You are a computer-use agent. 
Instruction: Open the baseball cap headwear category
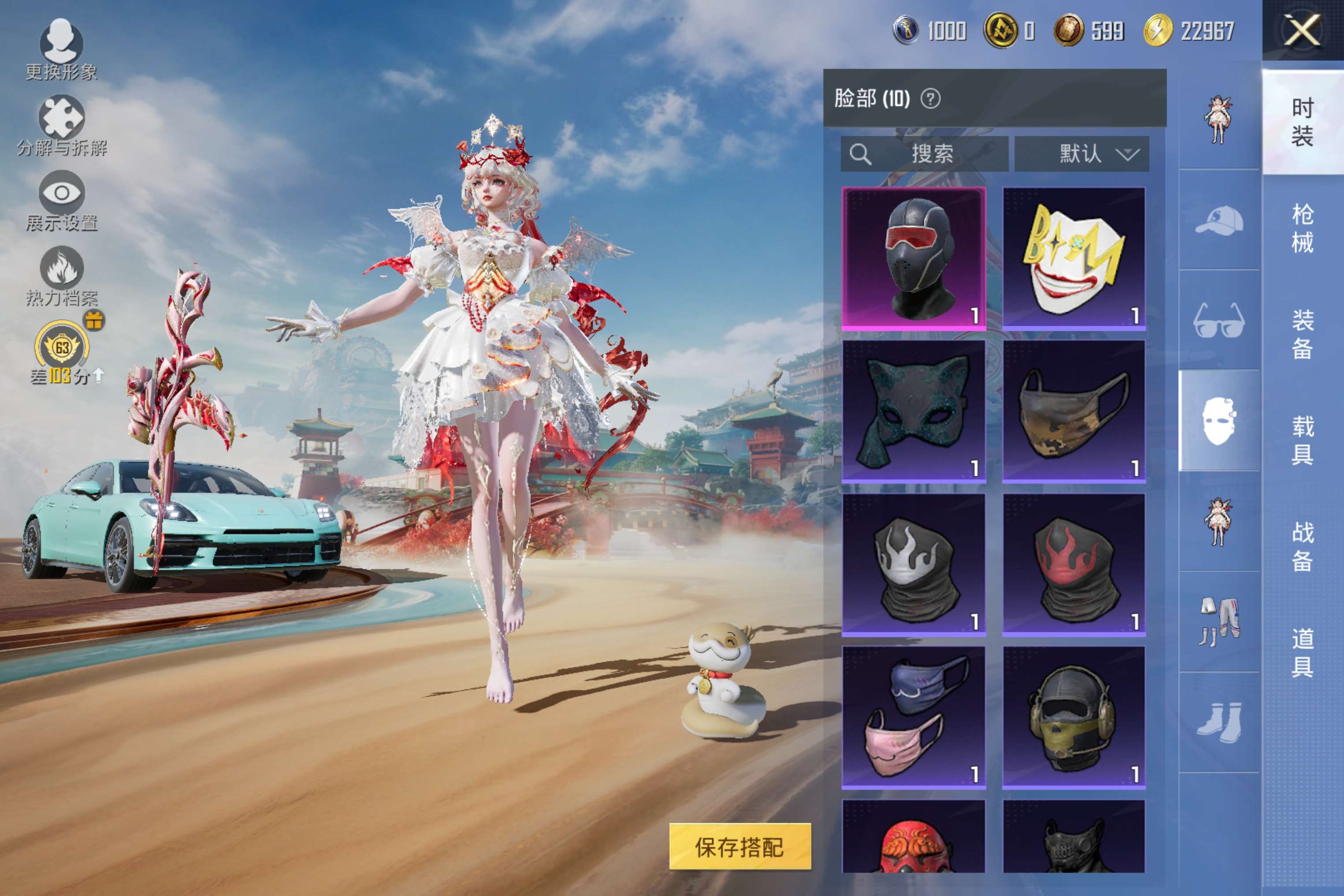1219,220
